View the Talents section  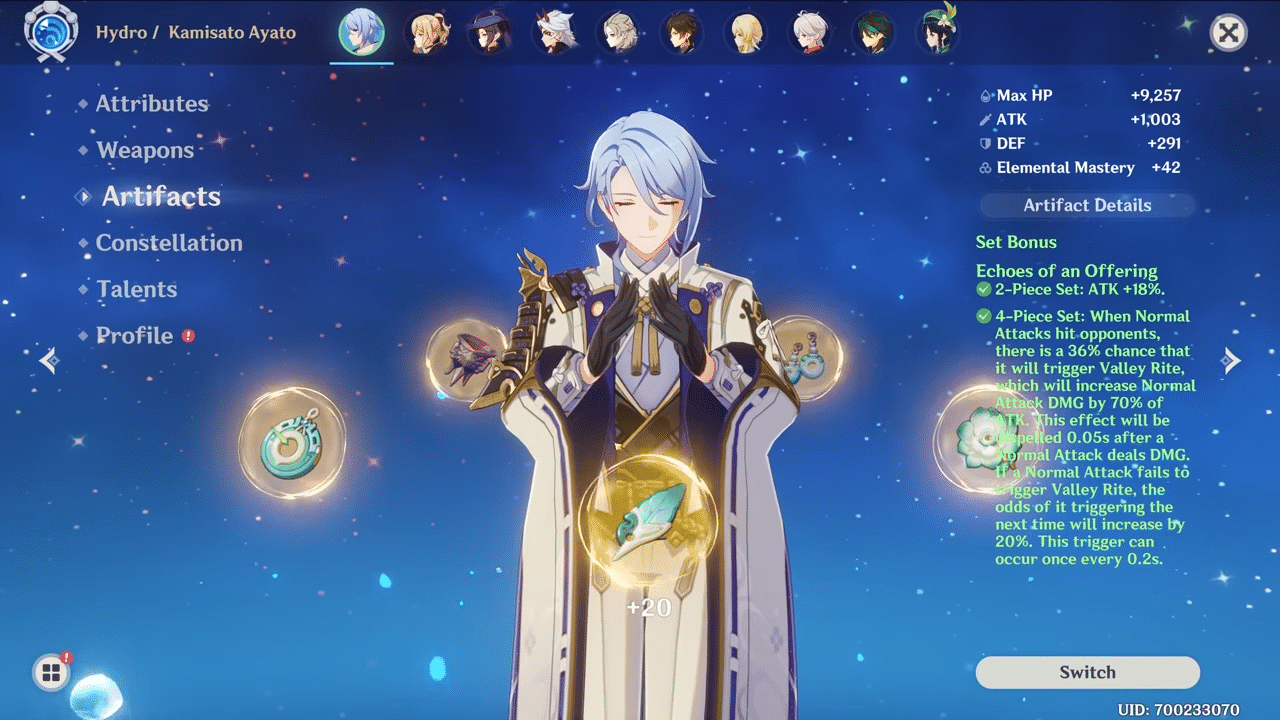(136, 290)
